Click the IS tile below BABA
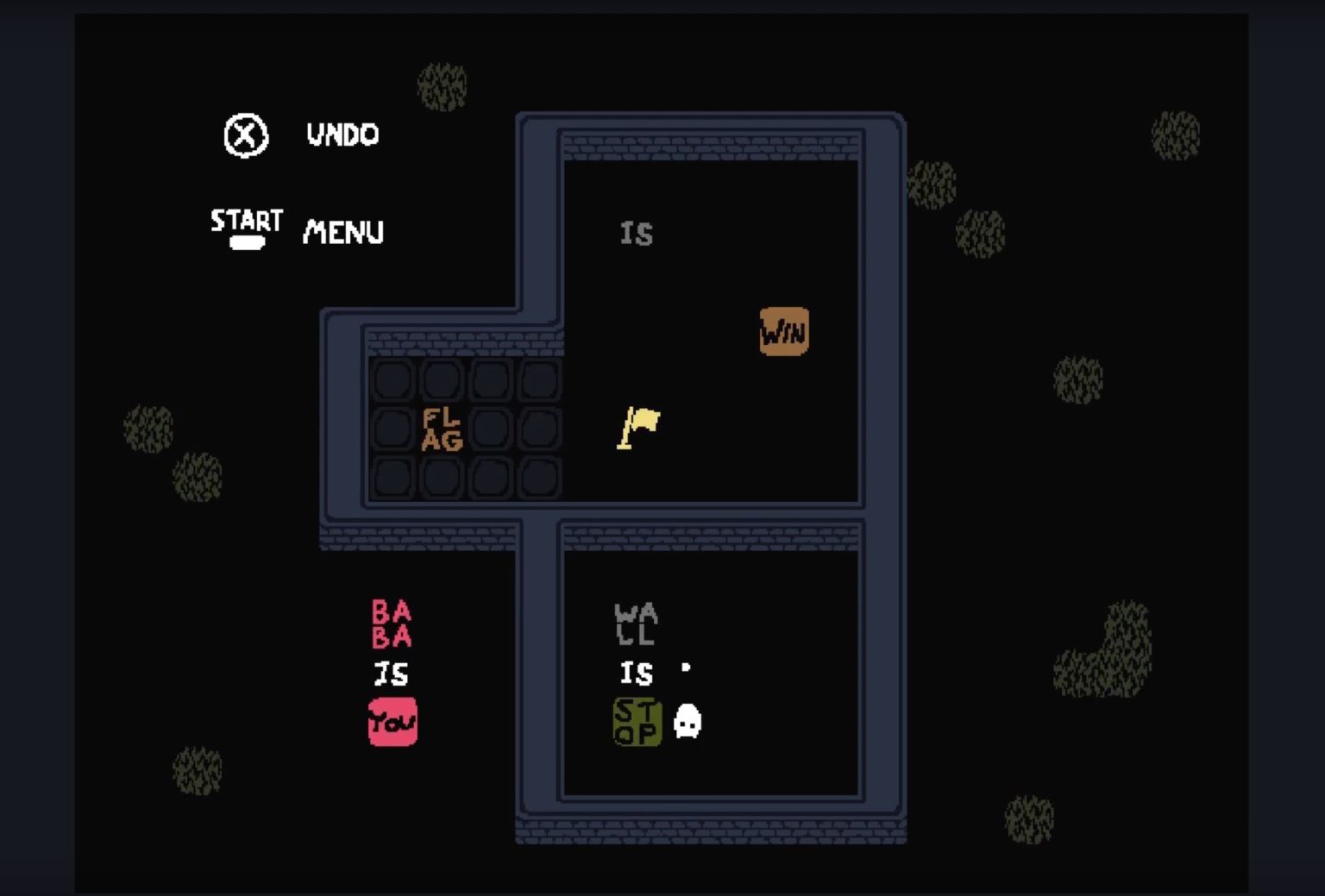The height and width of the screenshot is (896, 1325). pos(393,675)
